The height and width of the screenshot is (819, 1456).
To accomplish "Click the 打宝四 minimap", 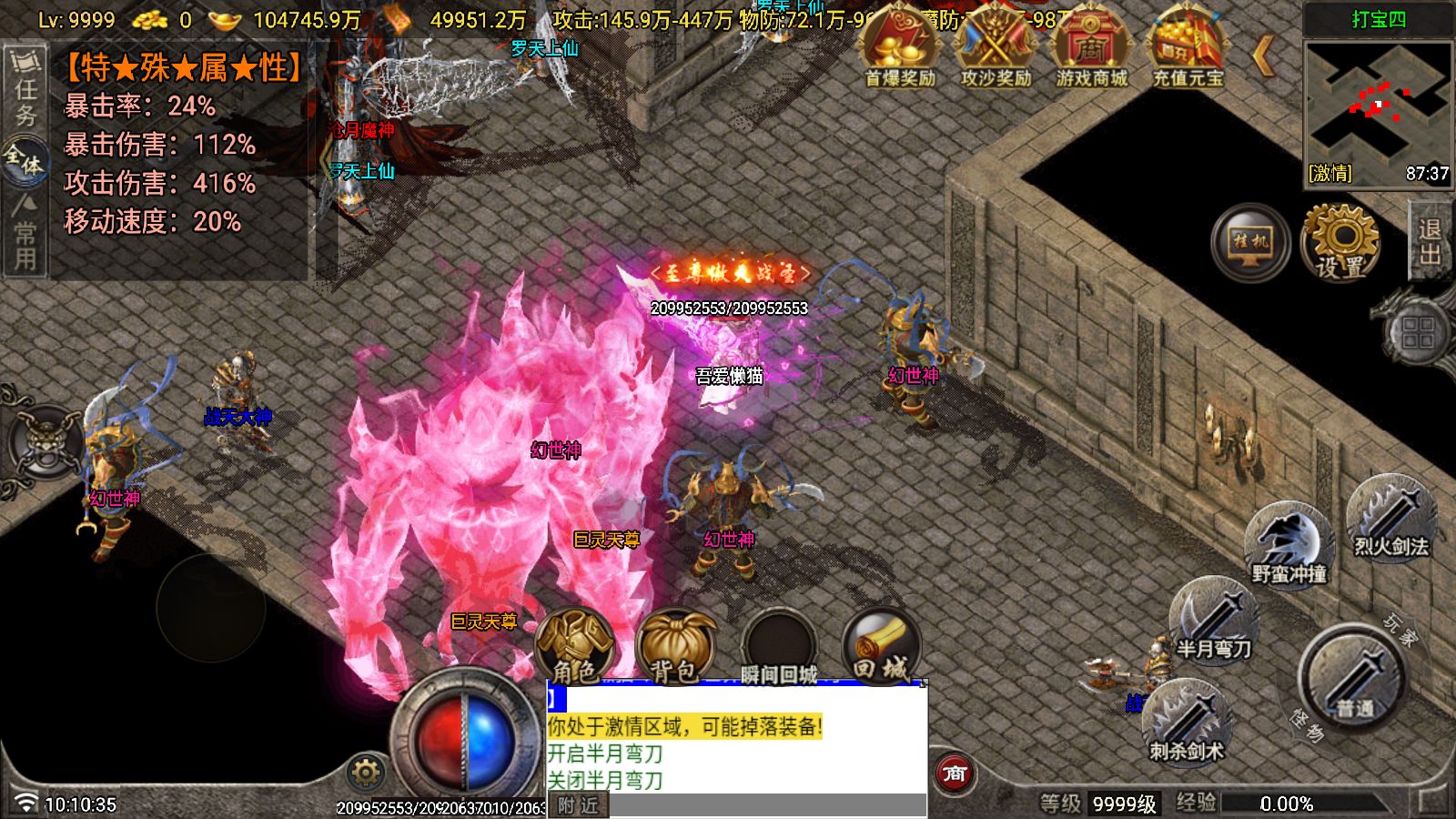I will coord(1377,105).
